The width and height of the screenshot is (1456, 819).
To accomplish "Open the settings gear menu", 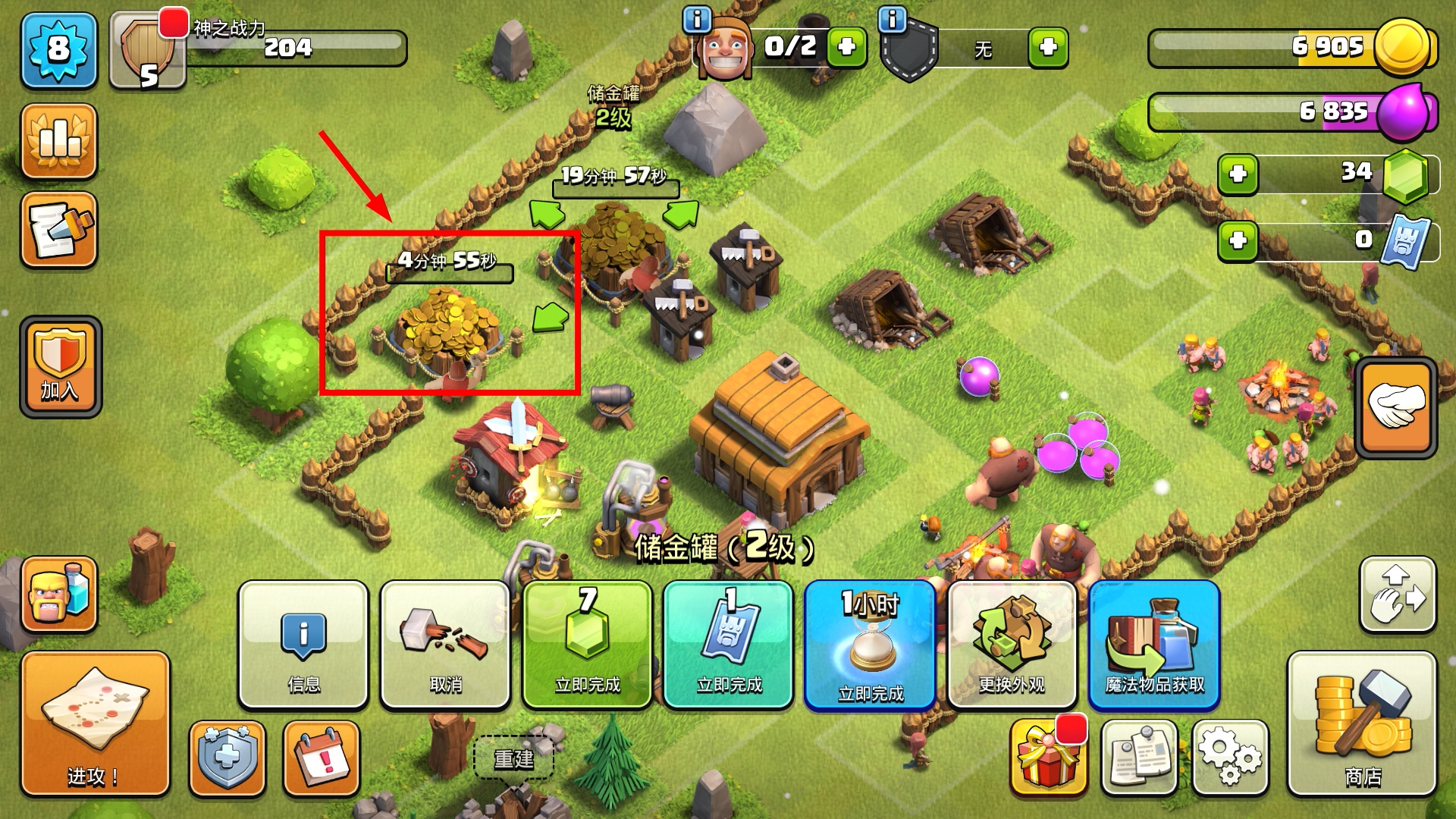I will click(1230, 758).
